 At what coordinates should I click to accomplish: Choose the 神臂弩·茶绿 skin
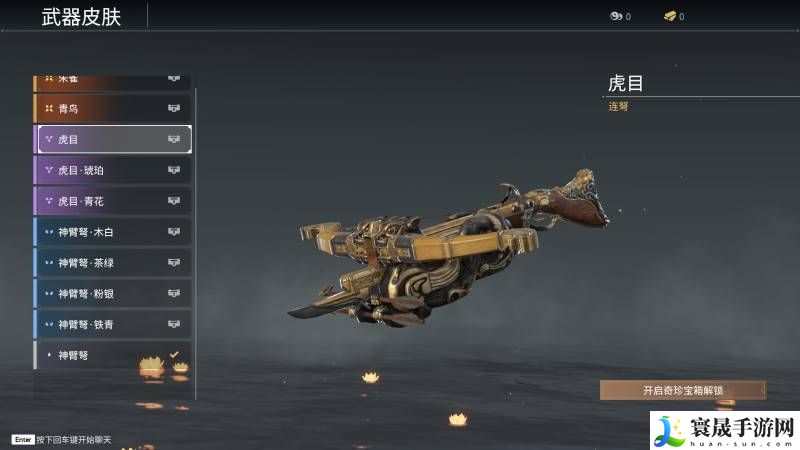point(112,263)
